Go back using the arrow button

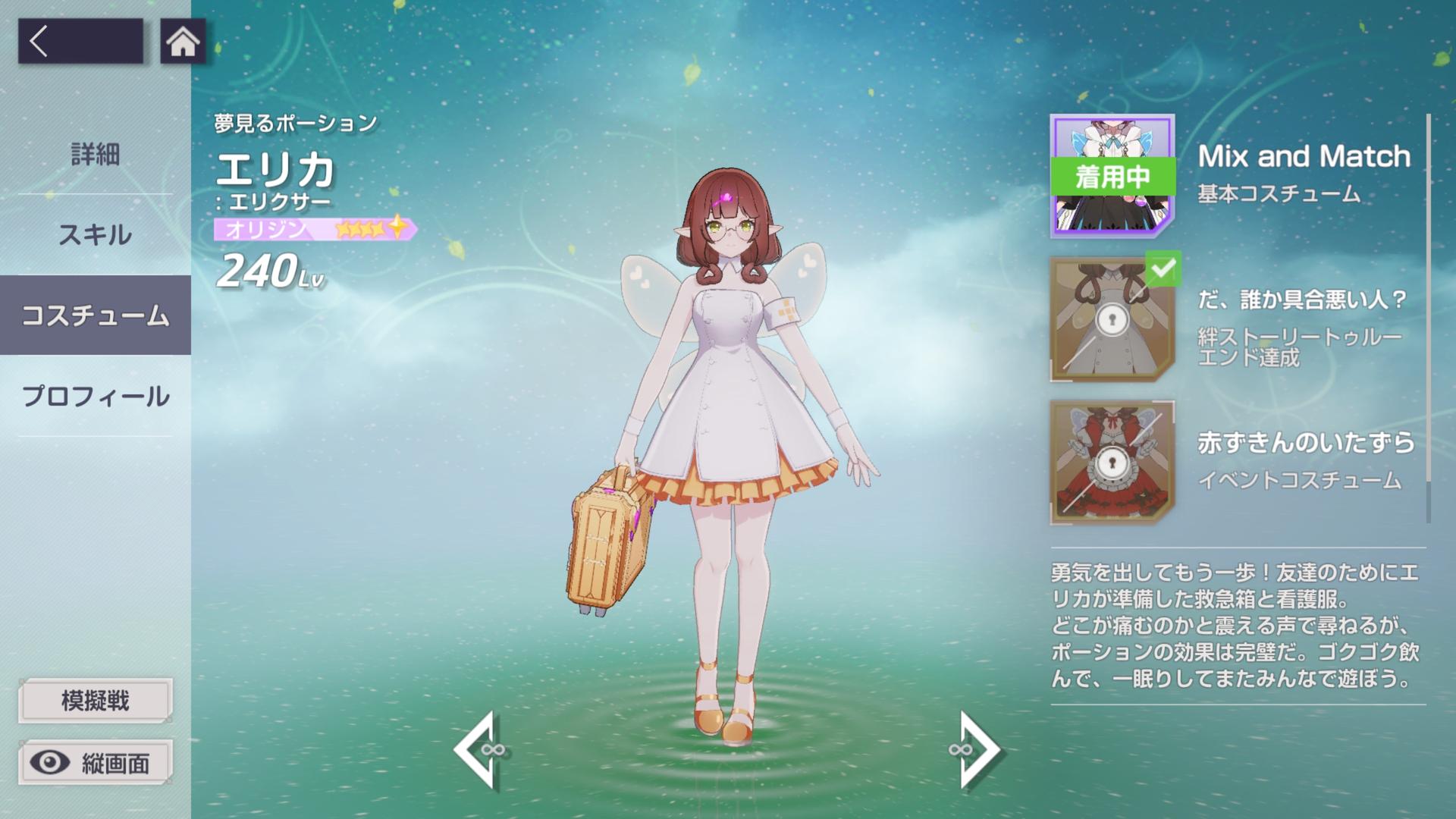click(x=80, y=41)
